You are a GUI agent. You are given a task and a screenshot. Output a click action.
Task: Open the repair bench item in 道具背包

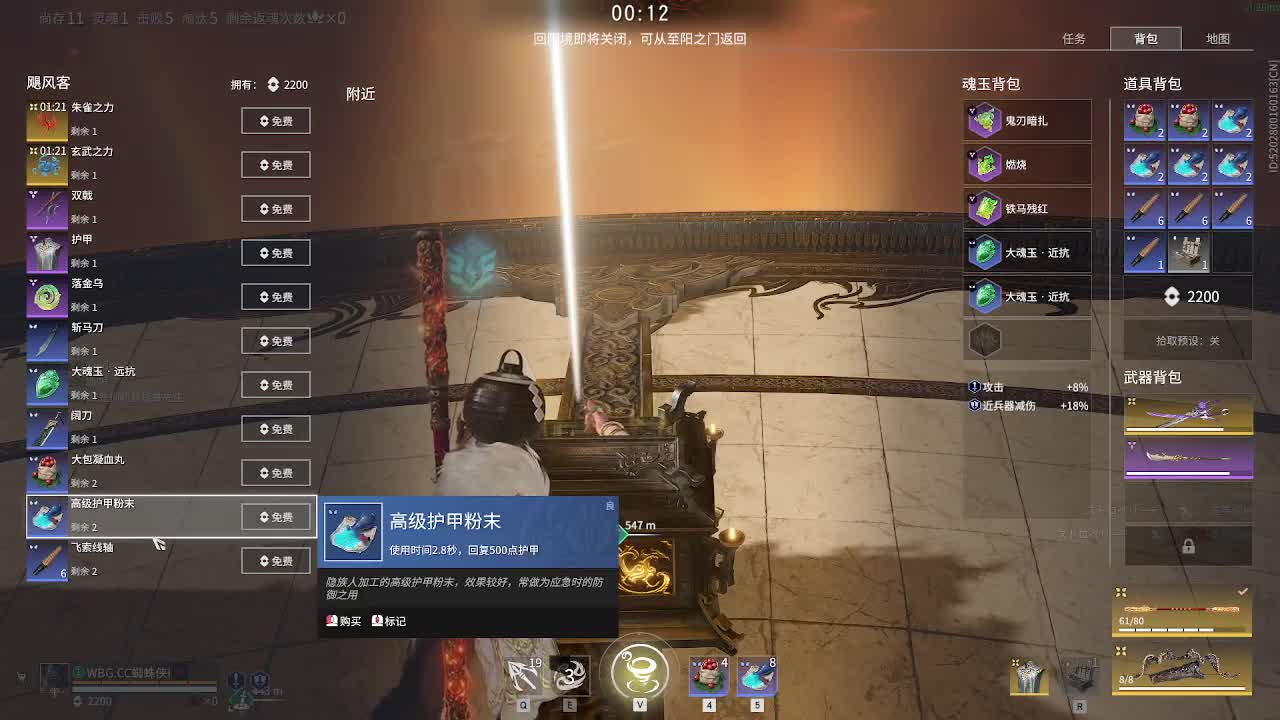[1188, 251]
